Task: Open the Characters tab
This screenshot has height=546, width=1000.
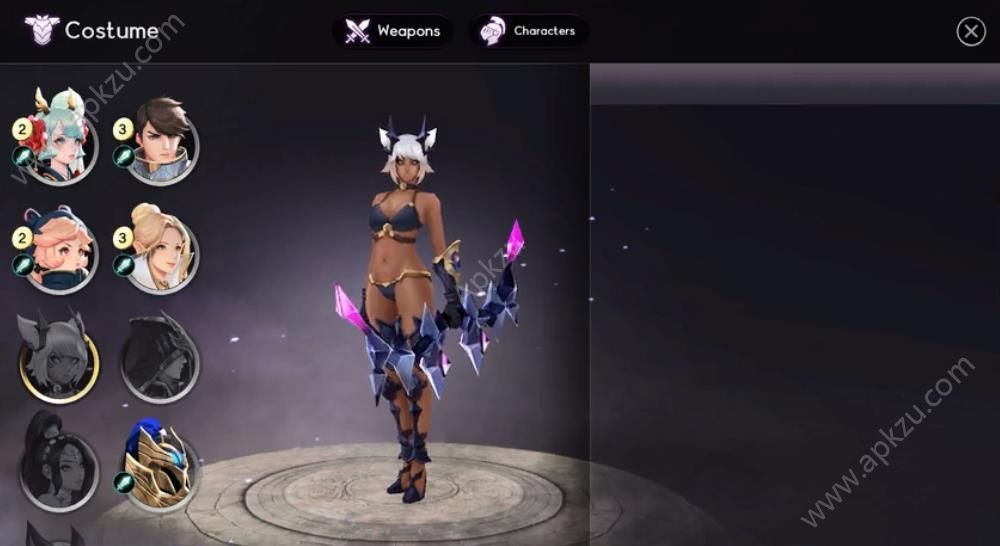Action: tap(529, 31)
